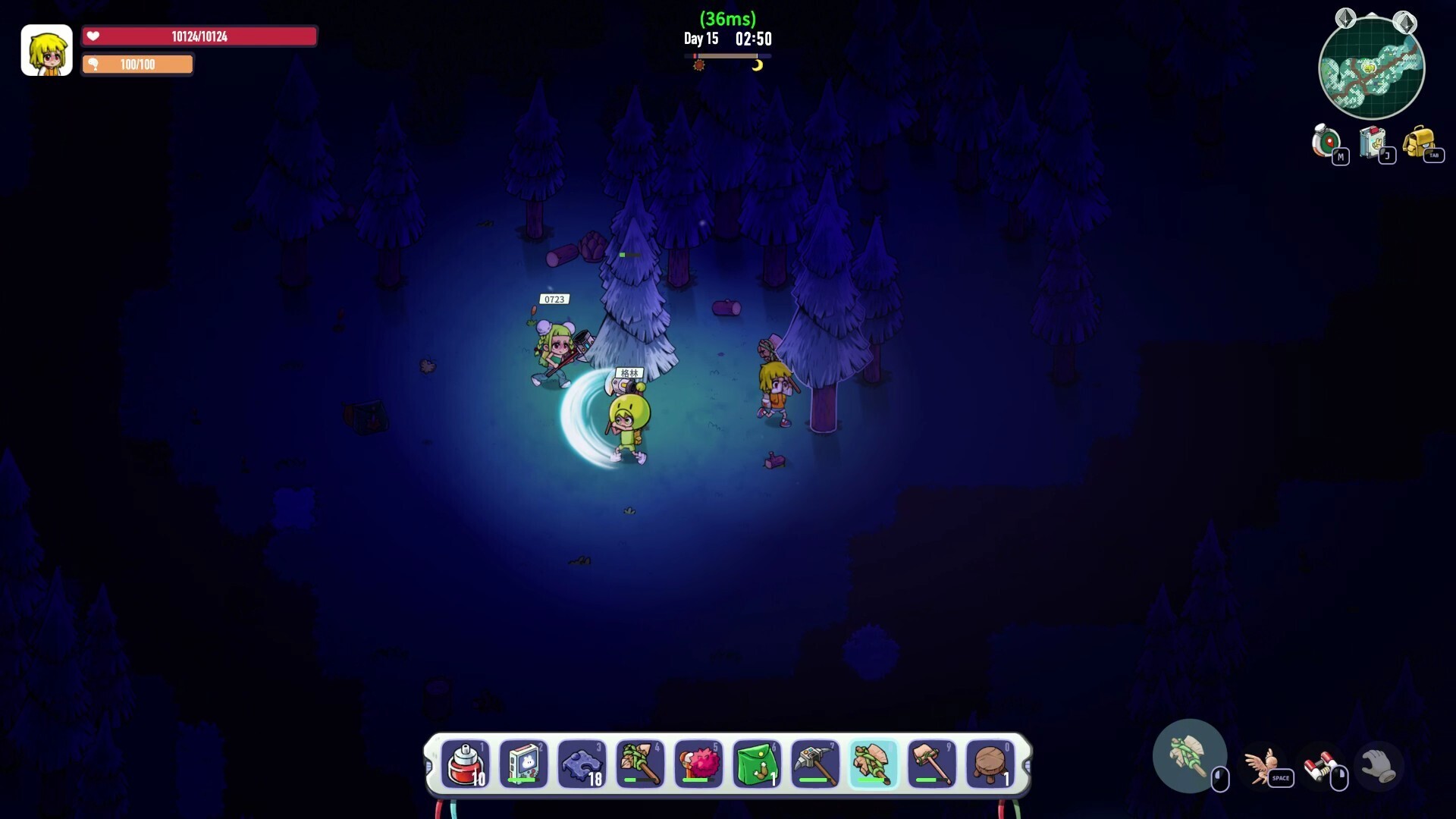
Task: Select the handheld game console hotbar slot
Action: coord(523,764)
